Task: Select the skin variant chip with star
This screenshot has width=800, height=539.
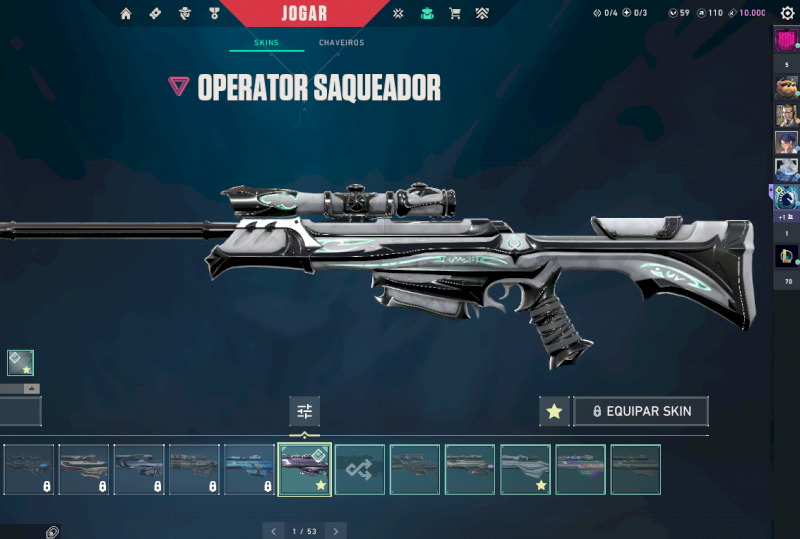Action: (21, 362)
